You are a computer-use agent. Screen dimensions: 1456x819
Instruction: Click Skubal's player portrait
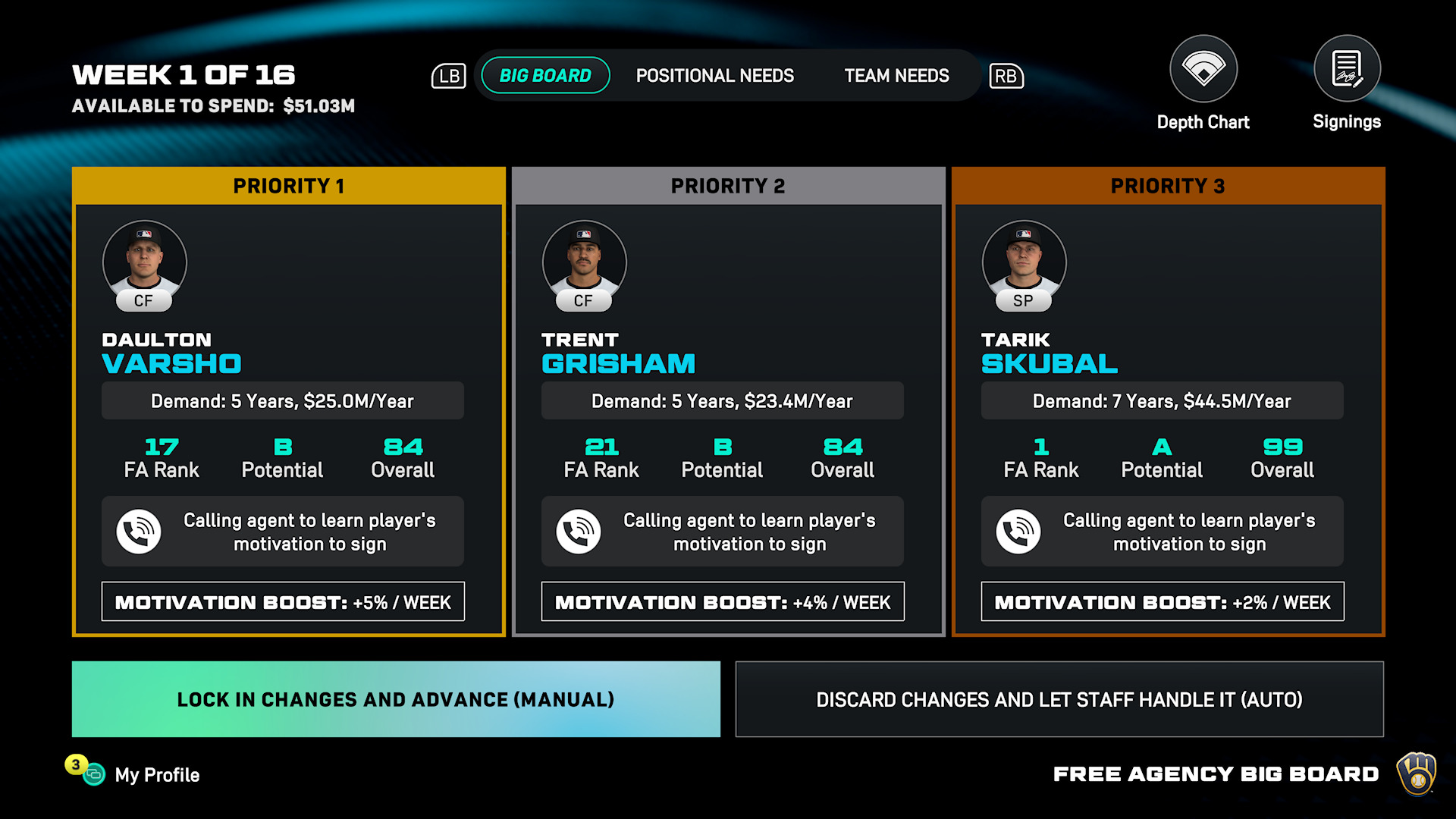1024,262
